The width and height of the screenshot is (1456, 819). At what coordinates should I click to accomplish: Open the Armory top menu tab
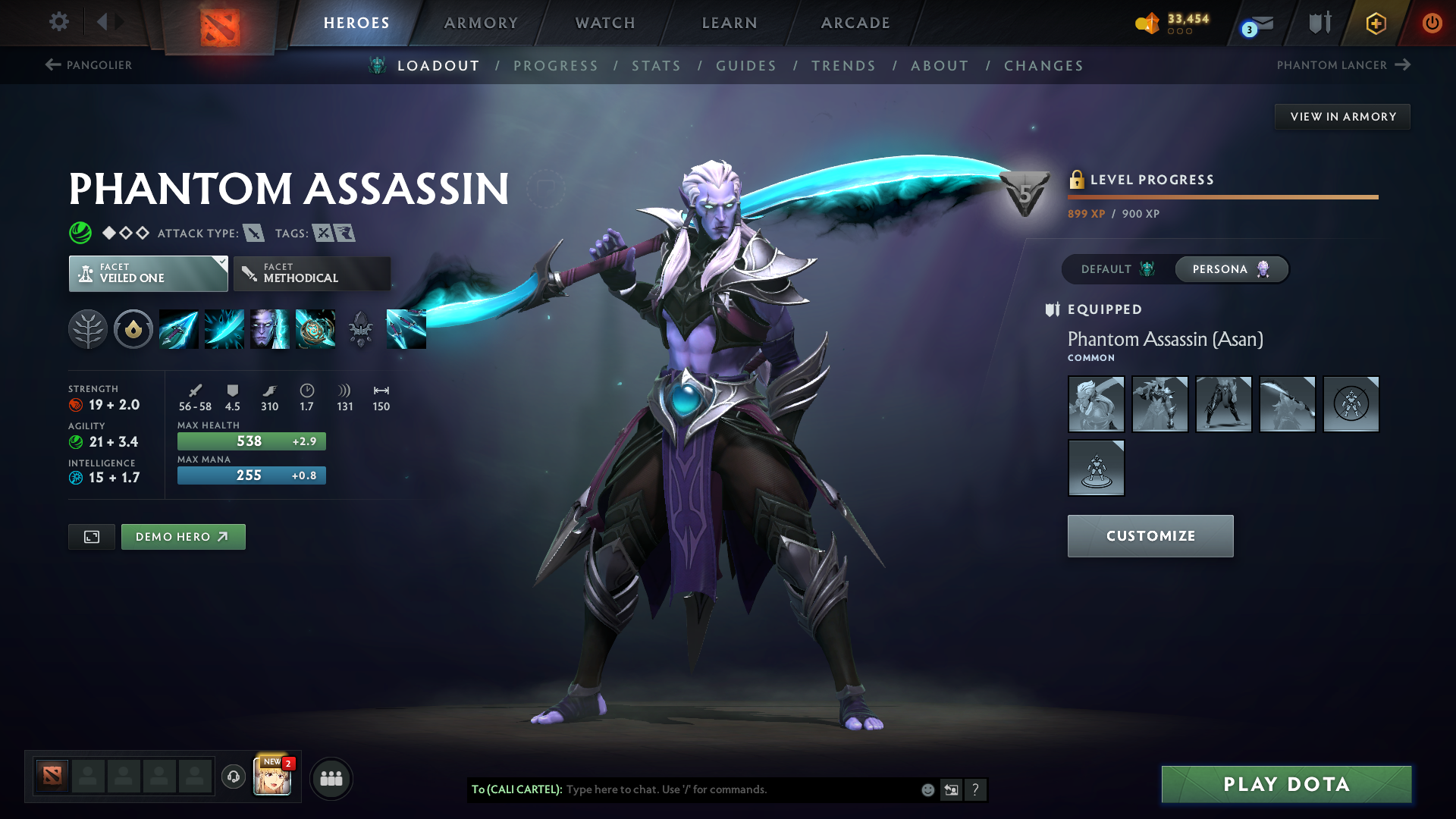[481, 23]
